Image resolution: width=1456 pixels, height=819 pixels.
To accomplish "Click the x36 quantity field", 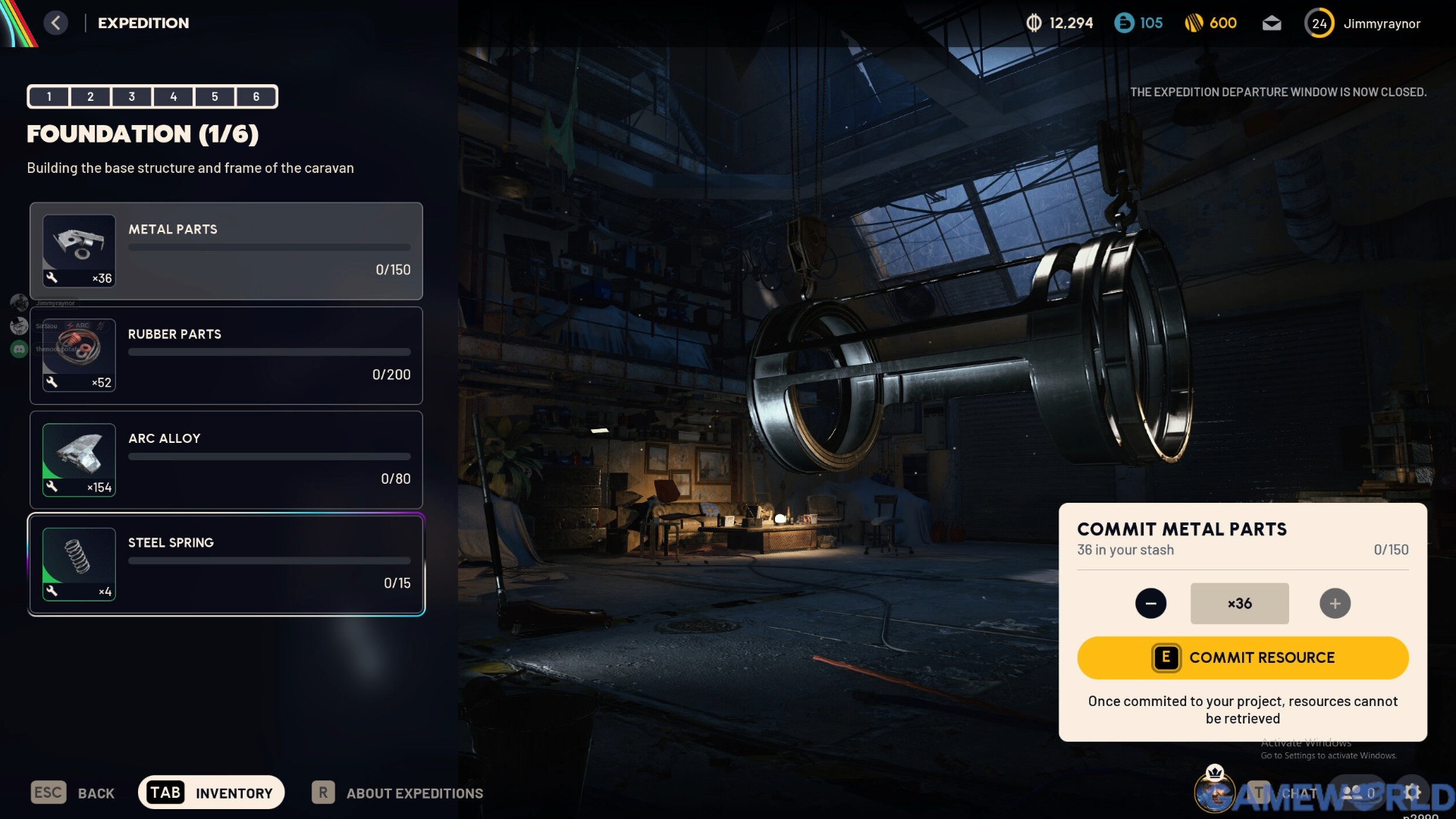I will click(1239, 604).
